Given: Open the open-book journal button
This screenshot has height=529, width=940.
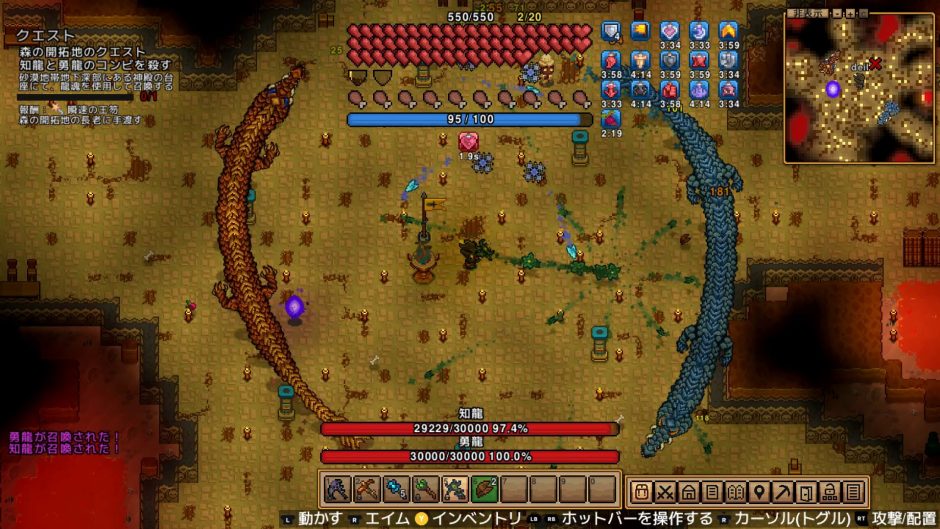Looking at the screenshot, I should tap(735, 492).
